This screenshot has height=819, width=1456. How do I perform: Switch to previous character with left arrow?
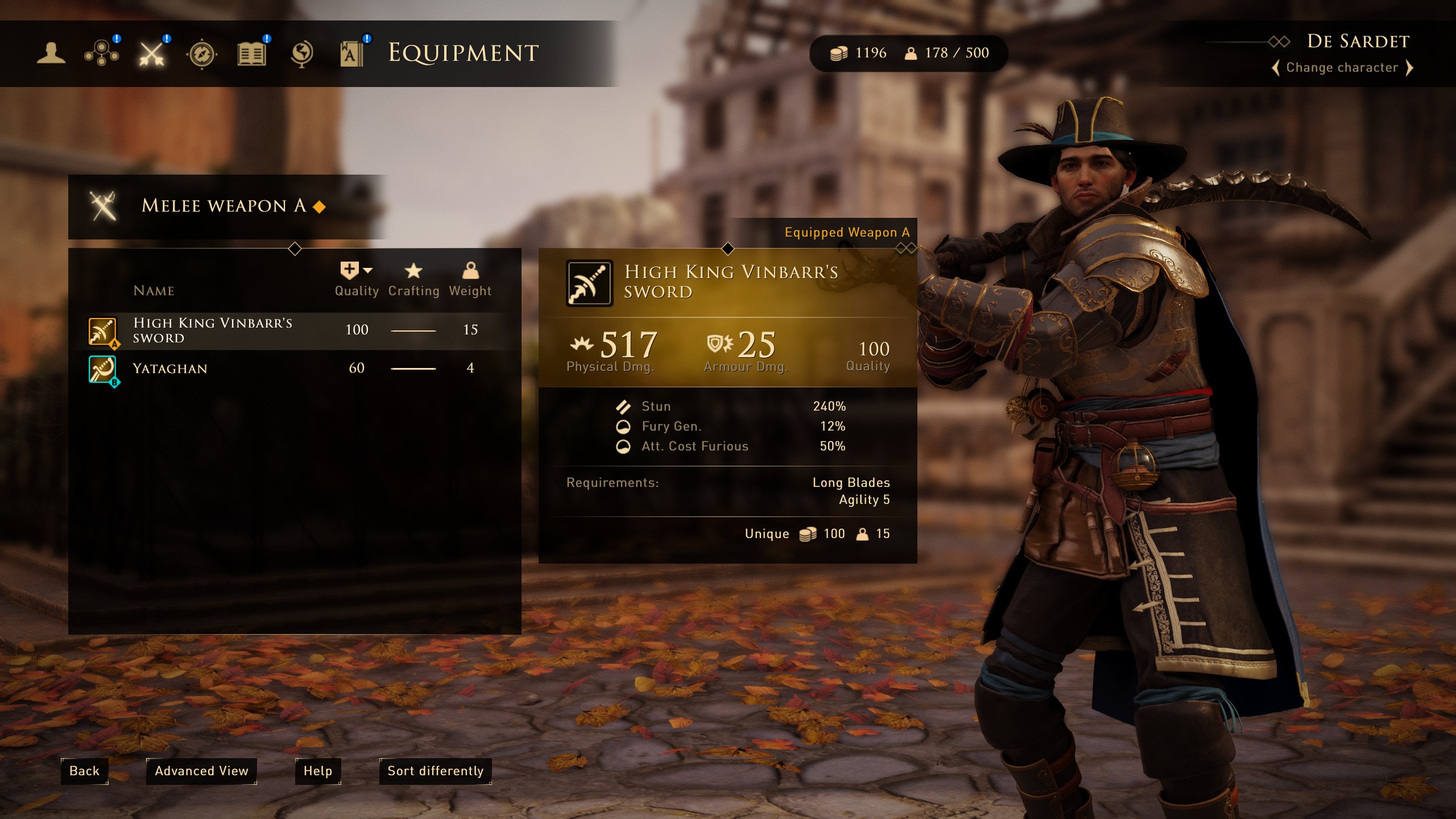[1276, 68]
